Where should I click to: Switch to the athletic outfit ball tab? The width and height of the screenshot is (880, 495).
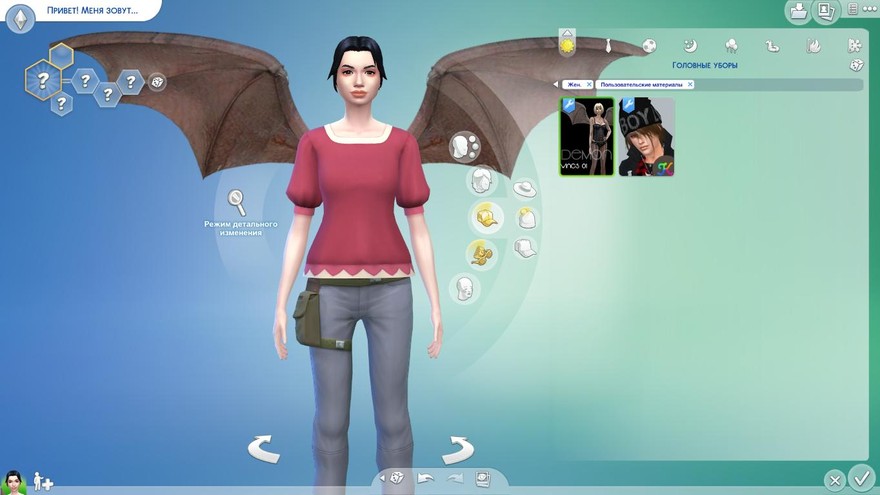pos(649,45)
